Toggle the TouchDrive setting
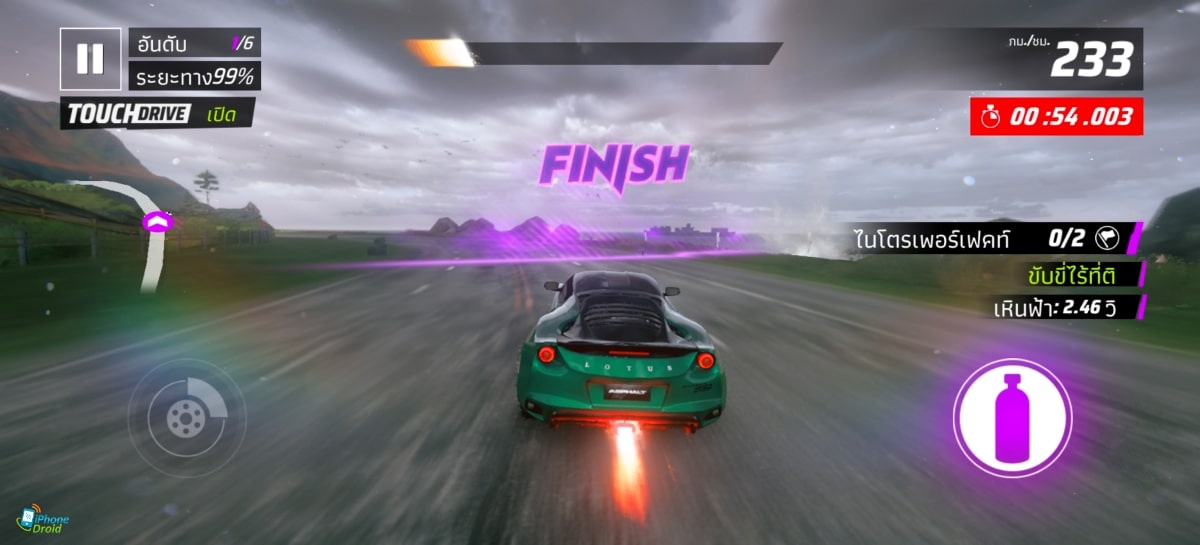This screenshot has width=1200, height=545. coord(158,114)
